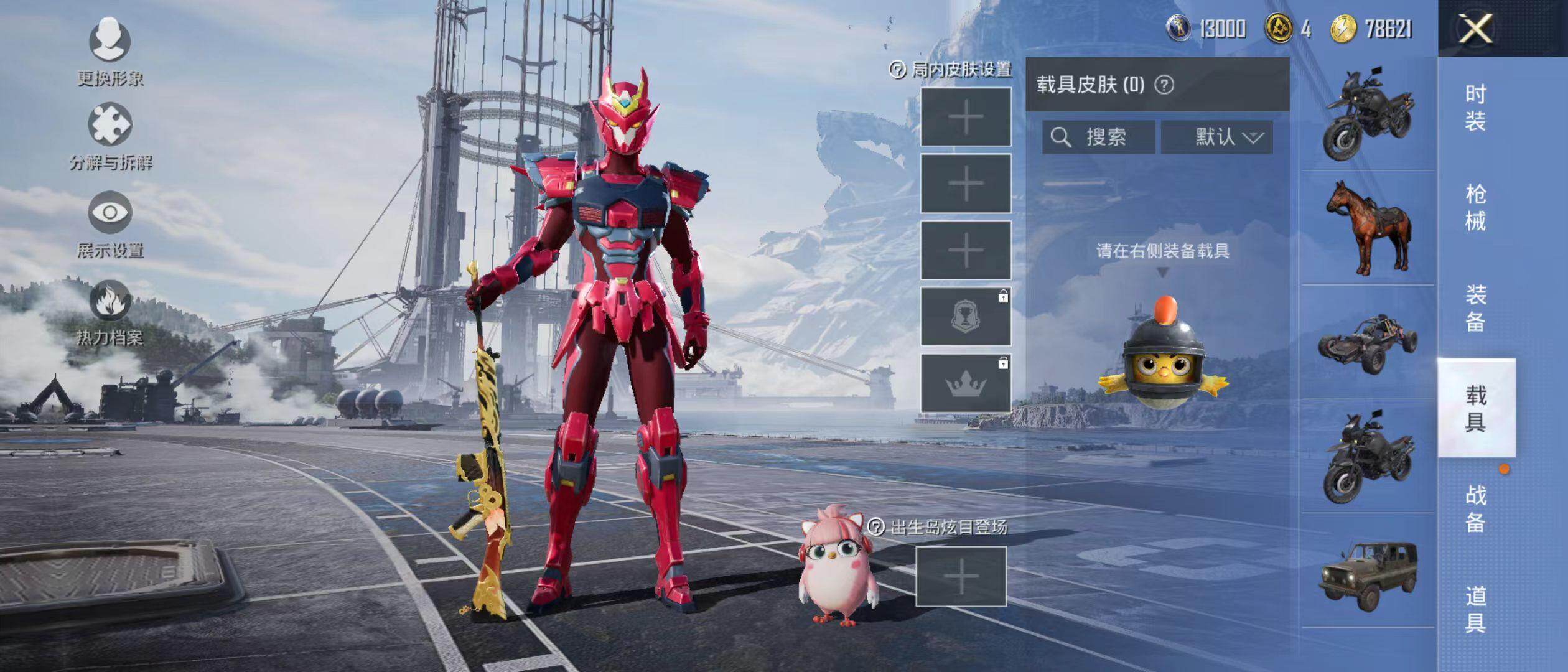Open the locked crown skin slot
This screenshot has width=1568, height=672.
coord(966,383)
